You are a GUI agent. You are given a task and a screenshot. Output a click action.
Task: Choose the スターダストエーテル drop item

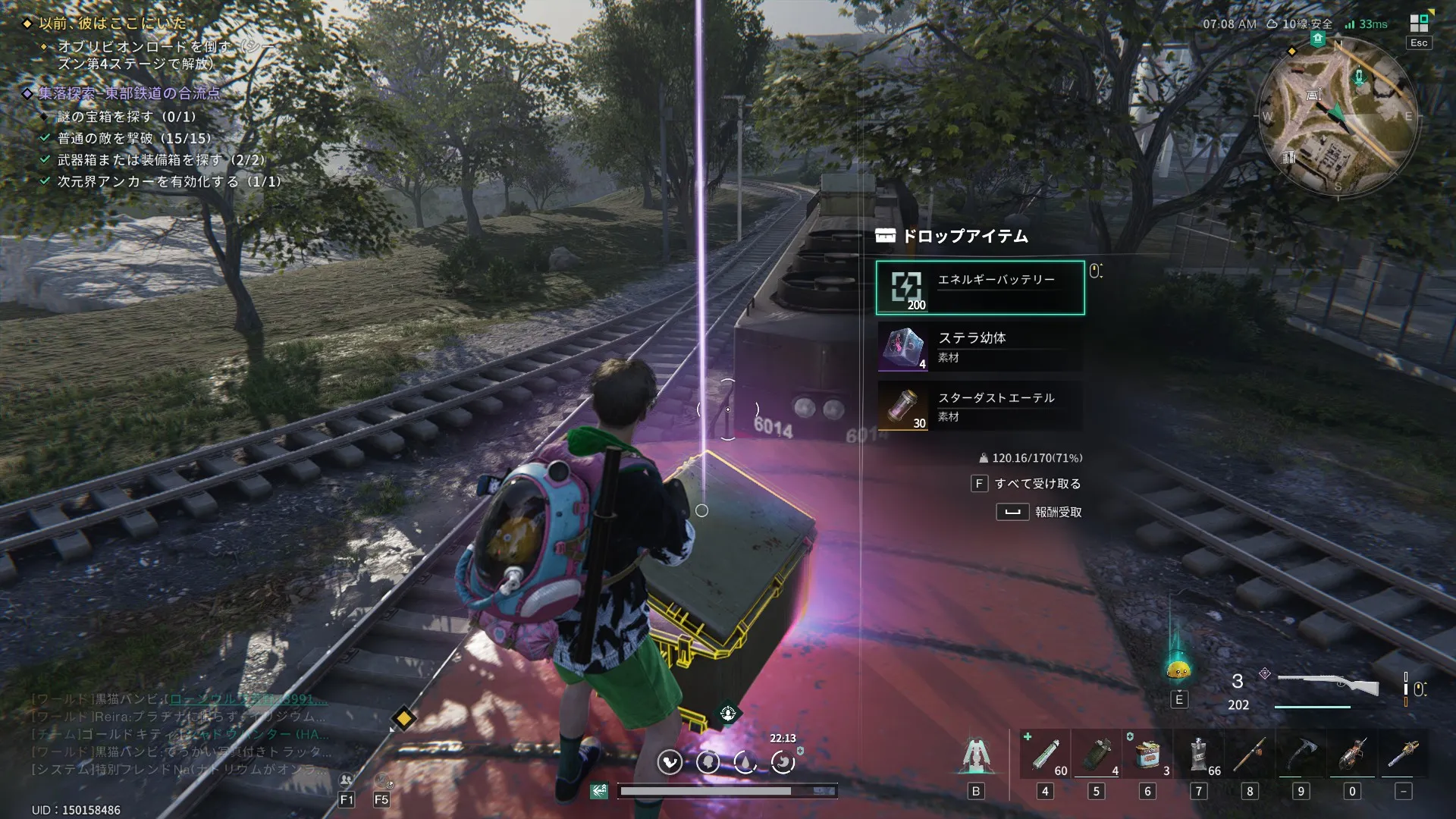click(x=980, y=406)
